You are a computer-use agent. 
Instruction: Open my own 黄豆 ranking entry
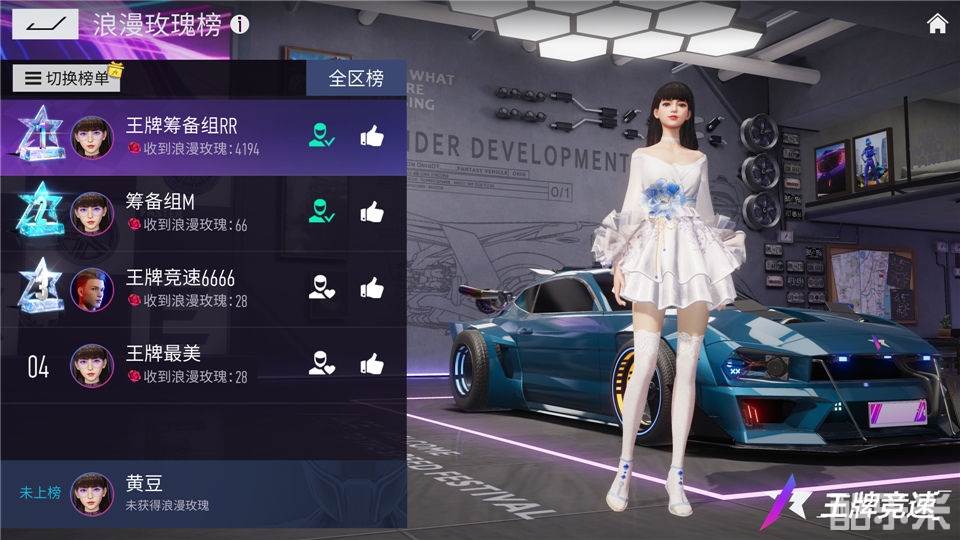[x=200, y=493]
